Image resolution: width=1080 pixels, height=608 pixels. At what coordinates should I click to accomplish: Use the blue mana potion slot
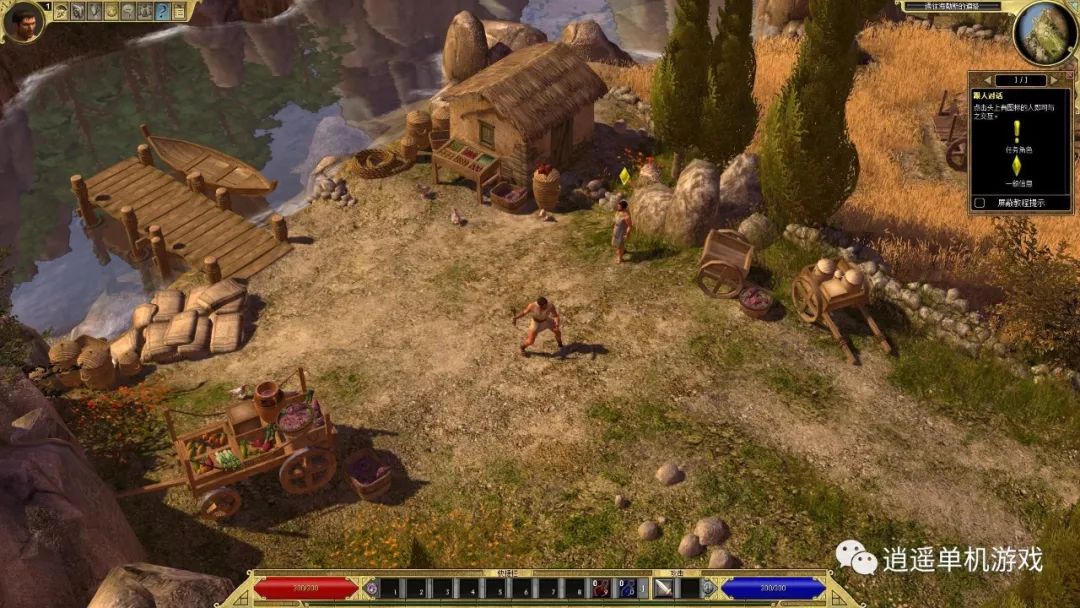[x=628, y=588]
